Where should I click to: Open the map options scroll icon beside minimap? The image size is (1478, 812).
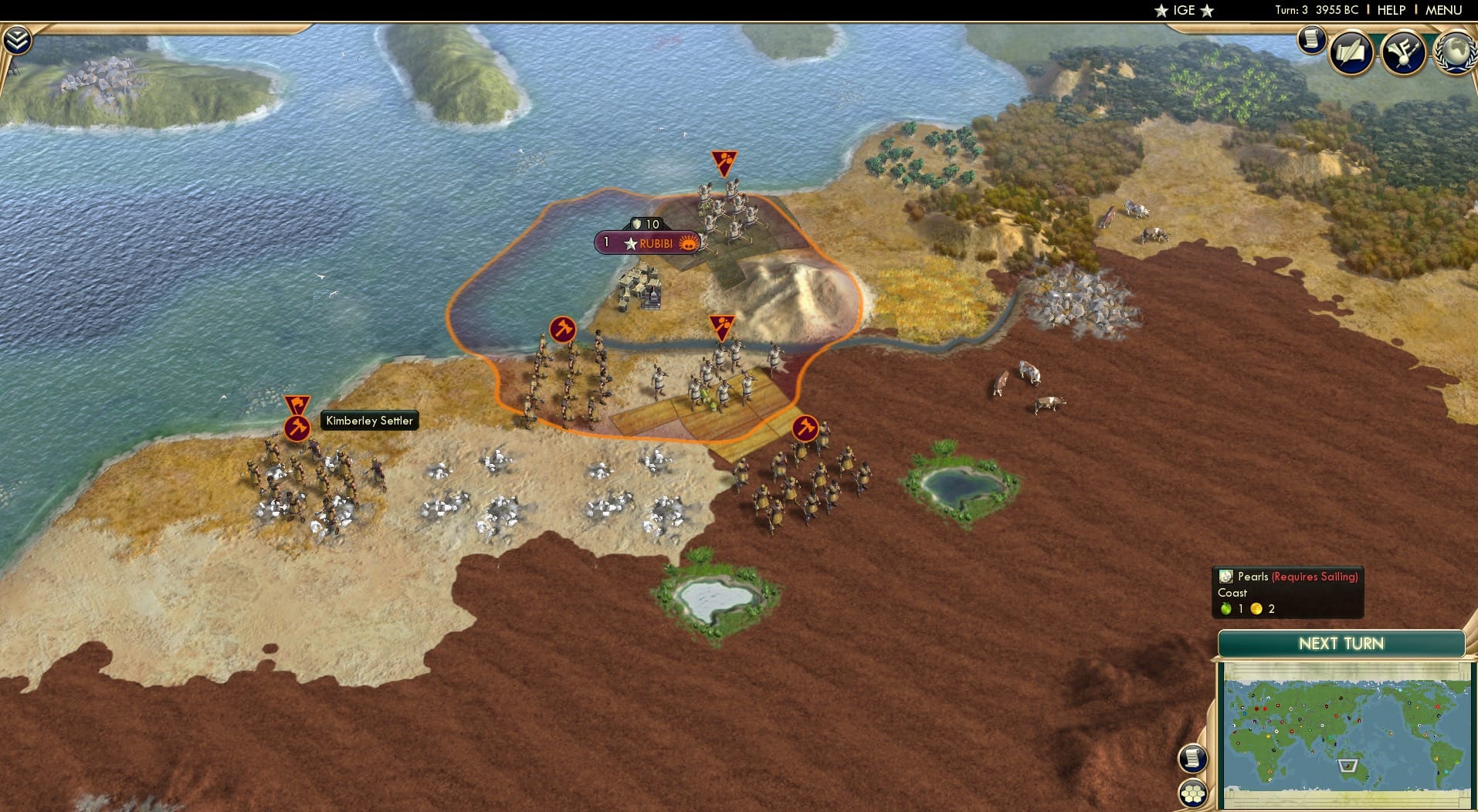(x=1193, y=758)
